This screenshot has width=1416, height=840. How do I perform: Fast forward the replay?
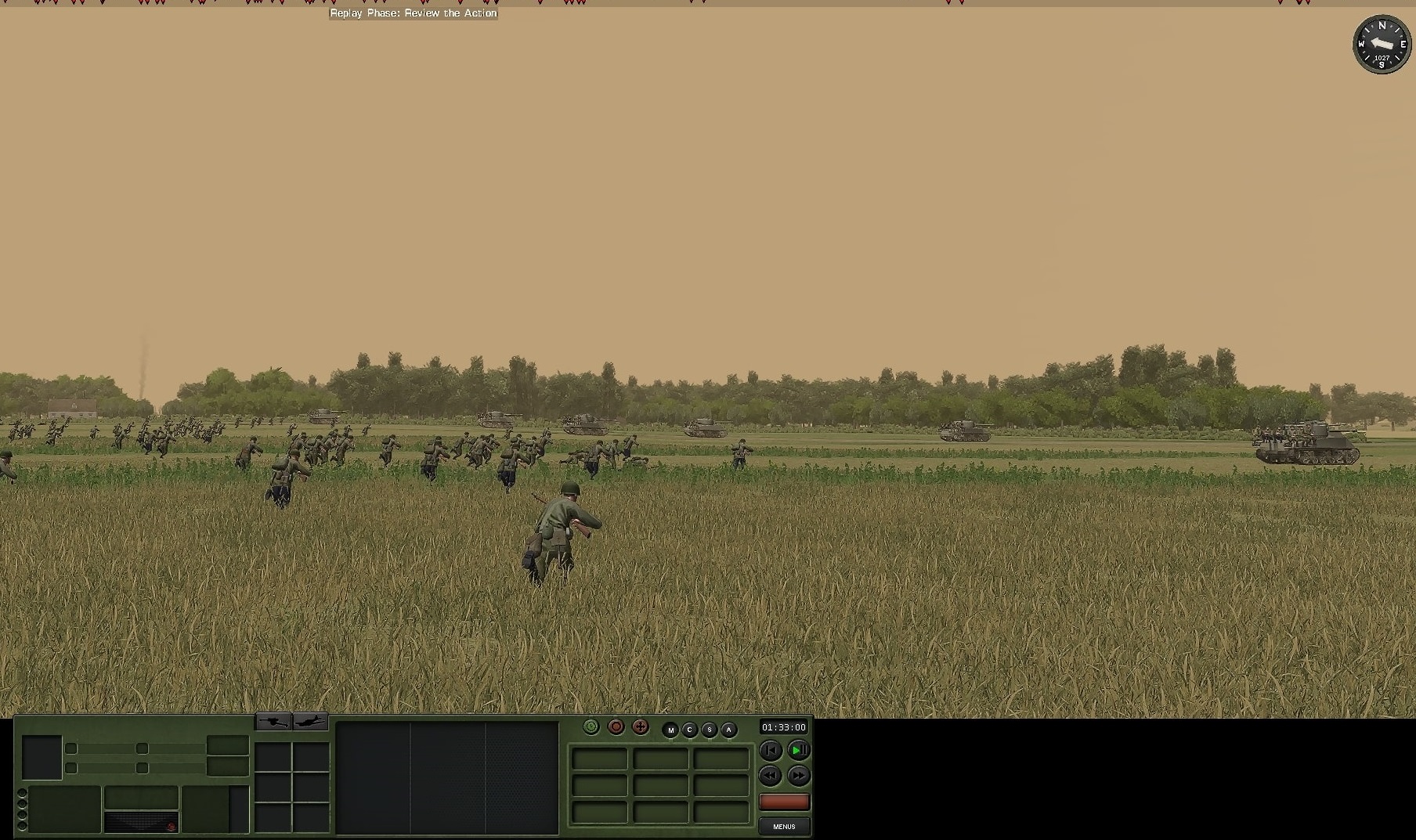pyautogui.click(x=798, y=776)
